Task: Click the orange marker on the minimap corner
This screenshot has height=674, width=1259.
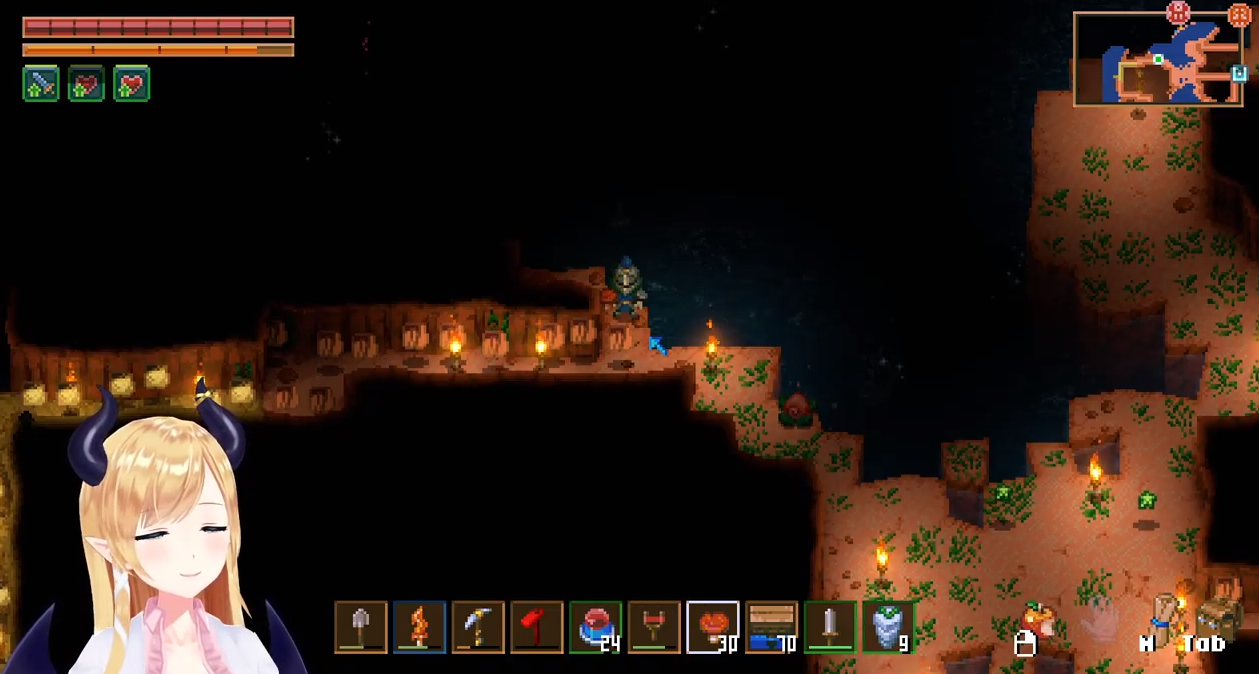Action: click(x=1240, y=15)
